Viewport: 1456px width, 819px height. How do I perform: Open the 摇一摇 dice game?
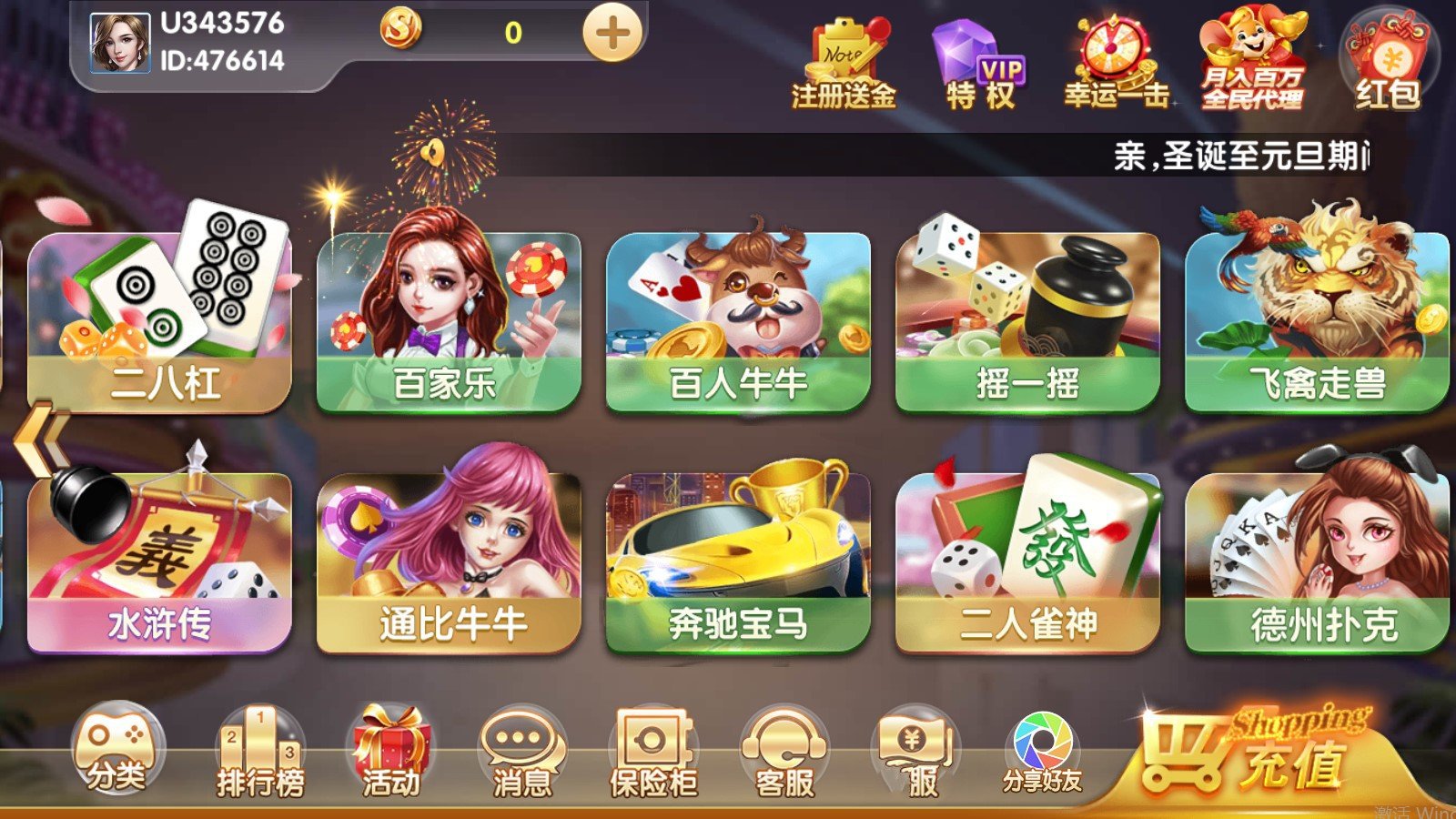1027,318
